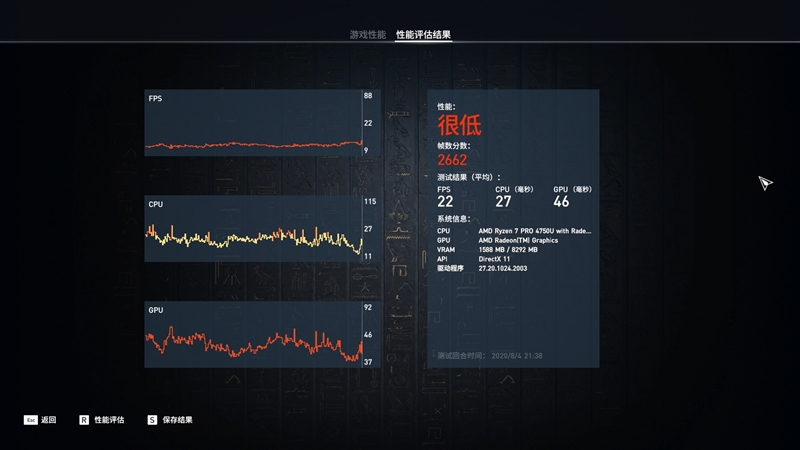This screenshot has width=800, height=450.
Task: Select the 性能评估结果 tab
Action: (423, 34)
